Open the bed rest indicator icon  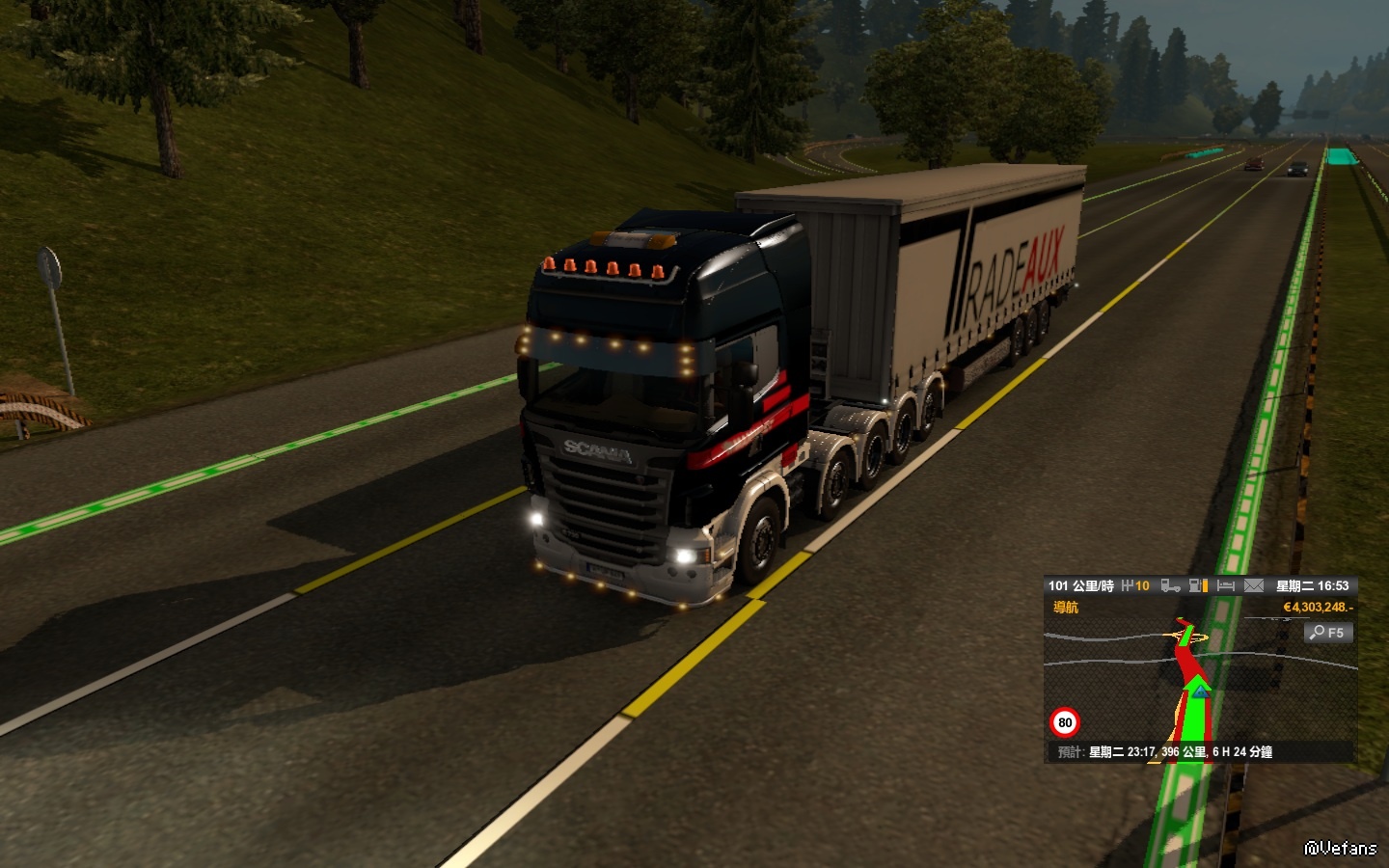click(x=1226, y=585)
